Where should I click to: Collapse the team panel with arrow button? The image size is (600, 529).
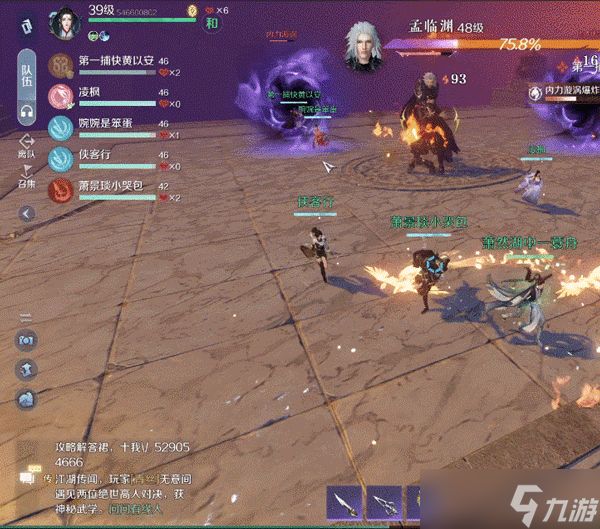[x=27, y=213]
